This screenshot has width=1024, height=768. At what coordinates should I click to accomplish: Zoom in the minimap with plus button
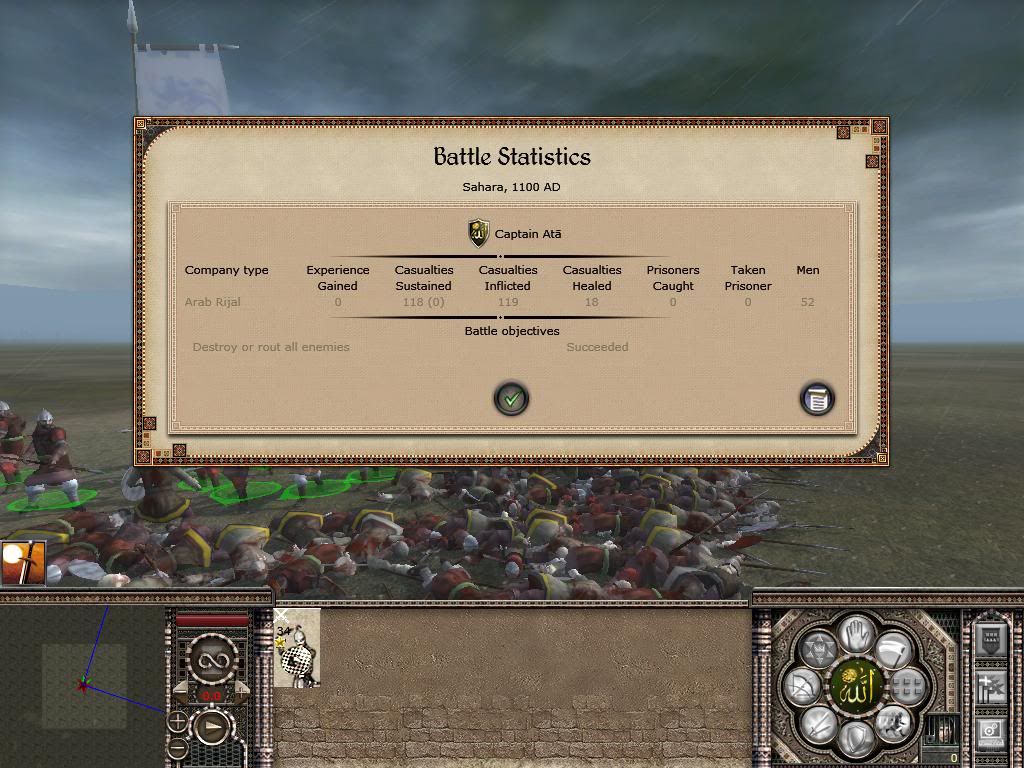(177, 720)
